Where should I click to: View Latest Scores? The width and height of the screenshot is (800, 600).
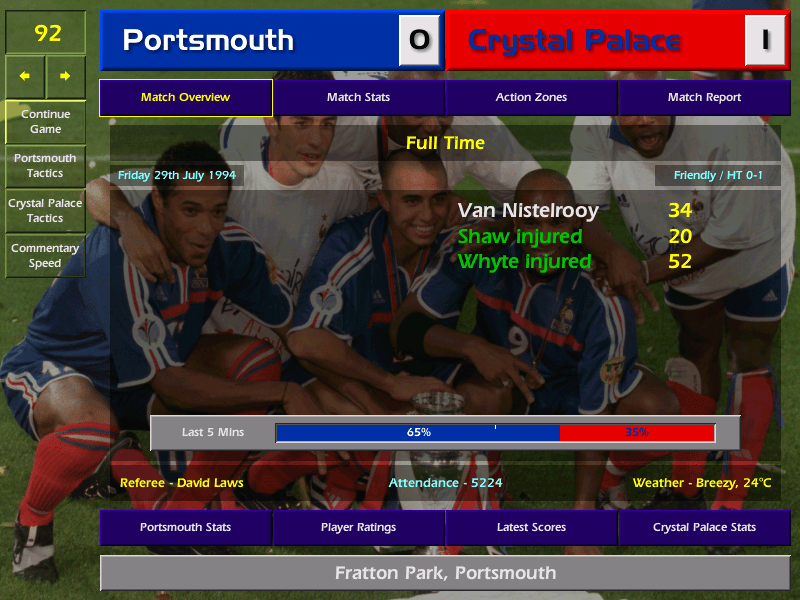pyautogui.click(x=531, y=527)
